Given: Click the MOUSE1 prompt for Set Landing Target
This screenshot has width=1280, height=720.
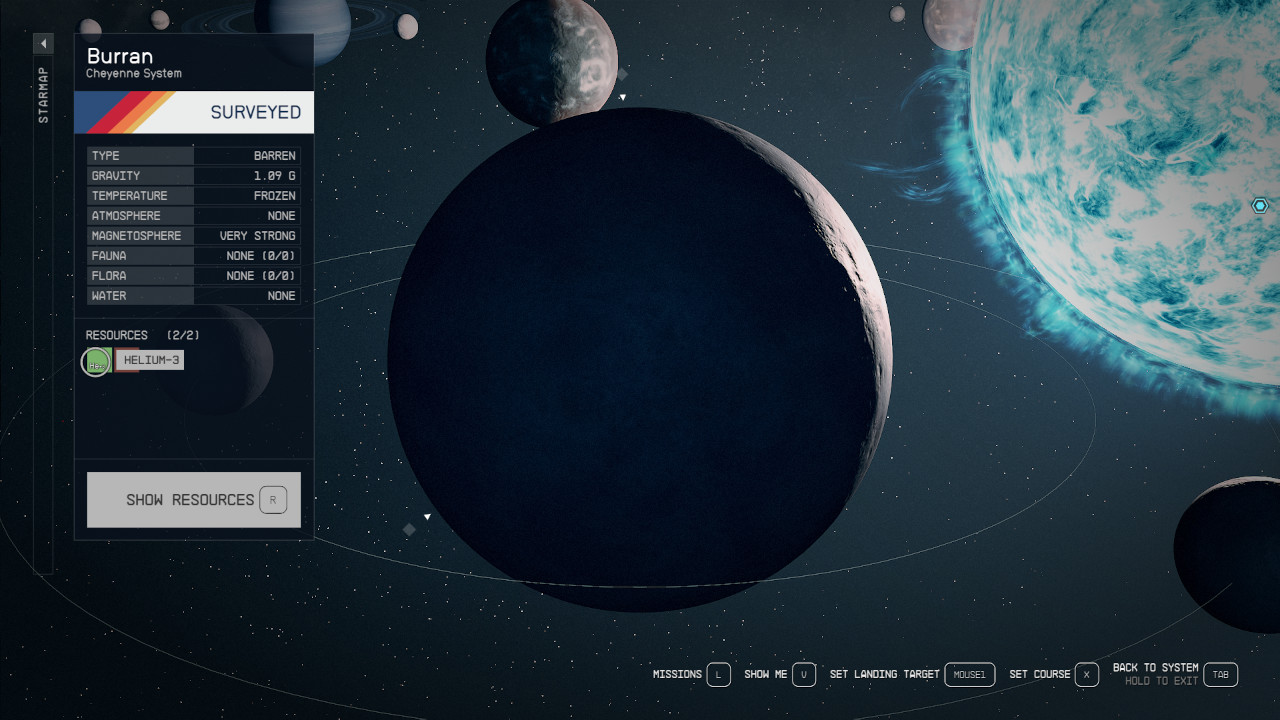Looking at the screenshot, I should click(x=969, y=674).
